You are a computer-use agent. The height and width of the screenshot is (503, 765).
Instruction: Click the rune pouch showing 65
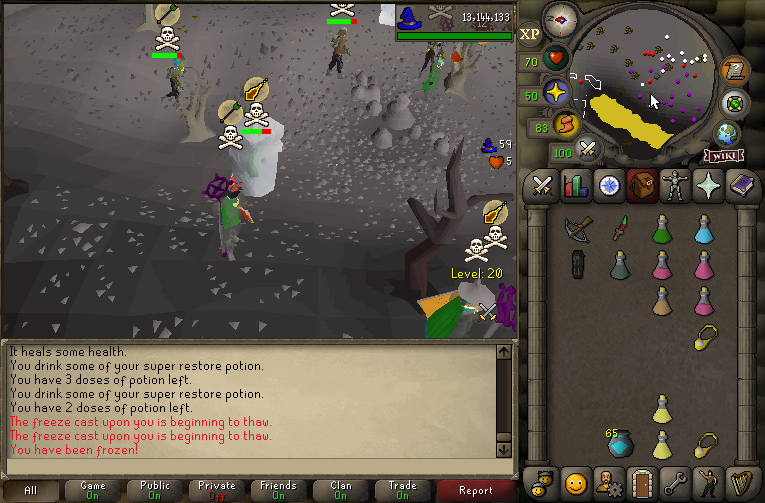[618, 443]
